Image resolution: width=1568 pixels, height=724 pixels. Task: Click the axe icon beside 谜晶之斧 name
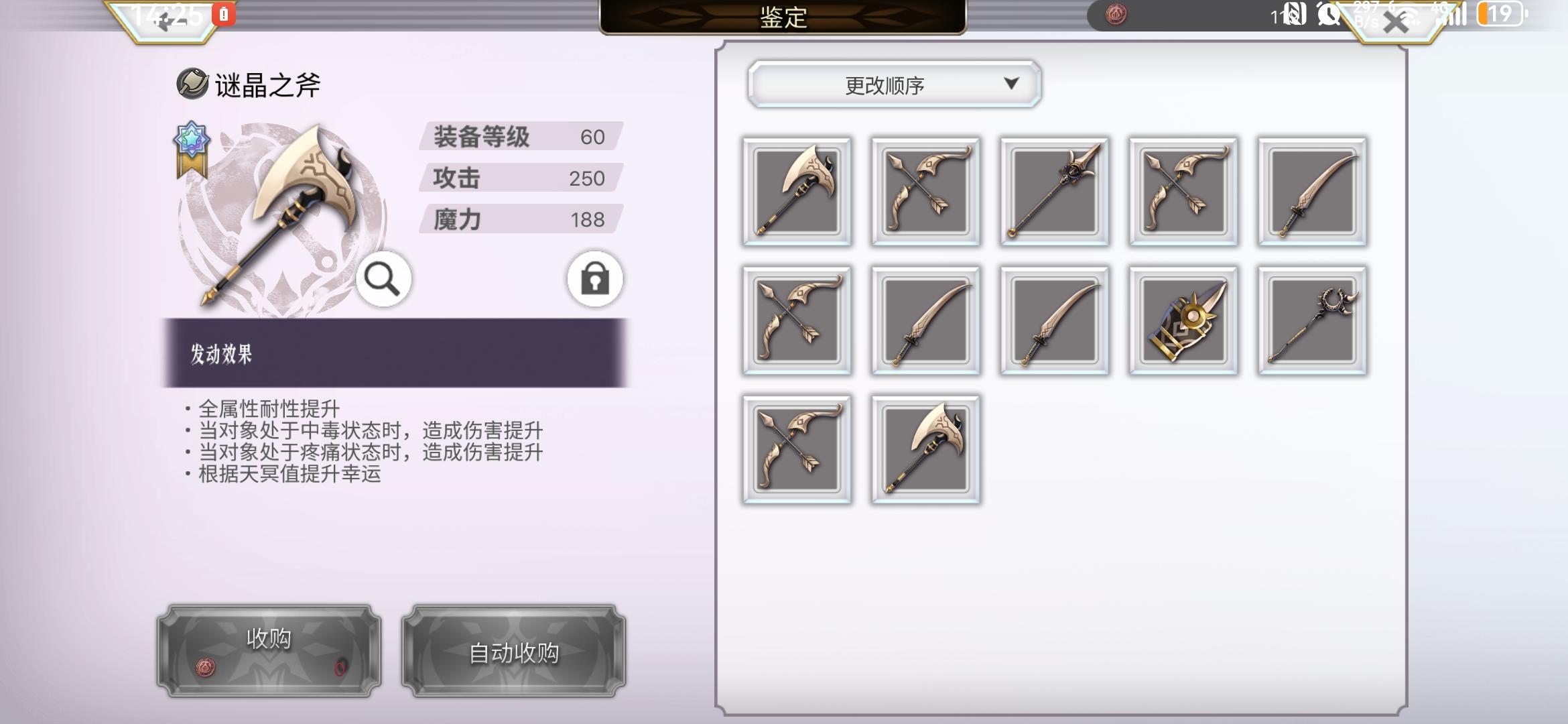[190, 84]
